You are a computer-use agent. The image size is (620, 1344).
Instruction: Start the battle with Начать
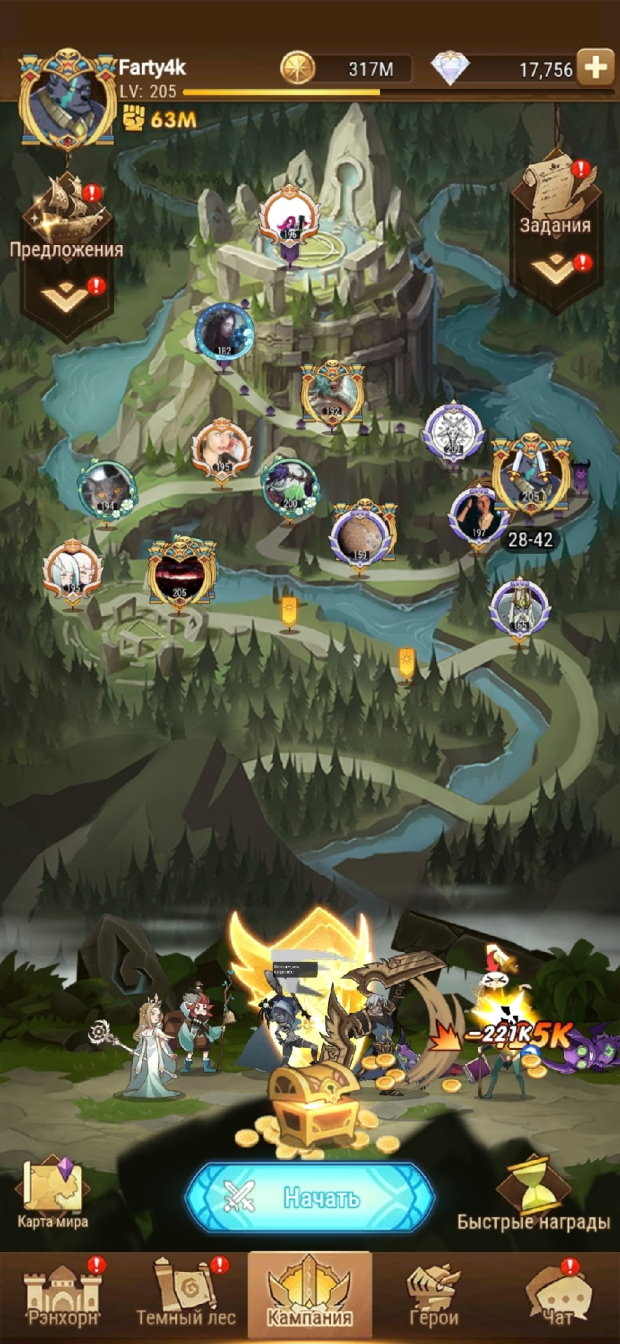pyautogui.click(x=310, y=1197)
